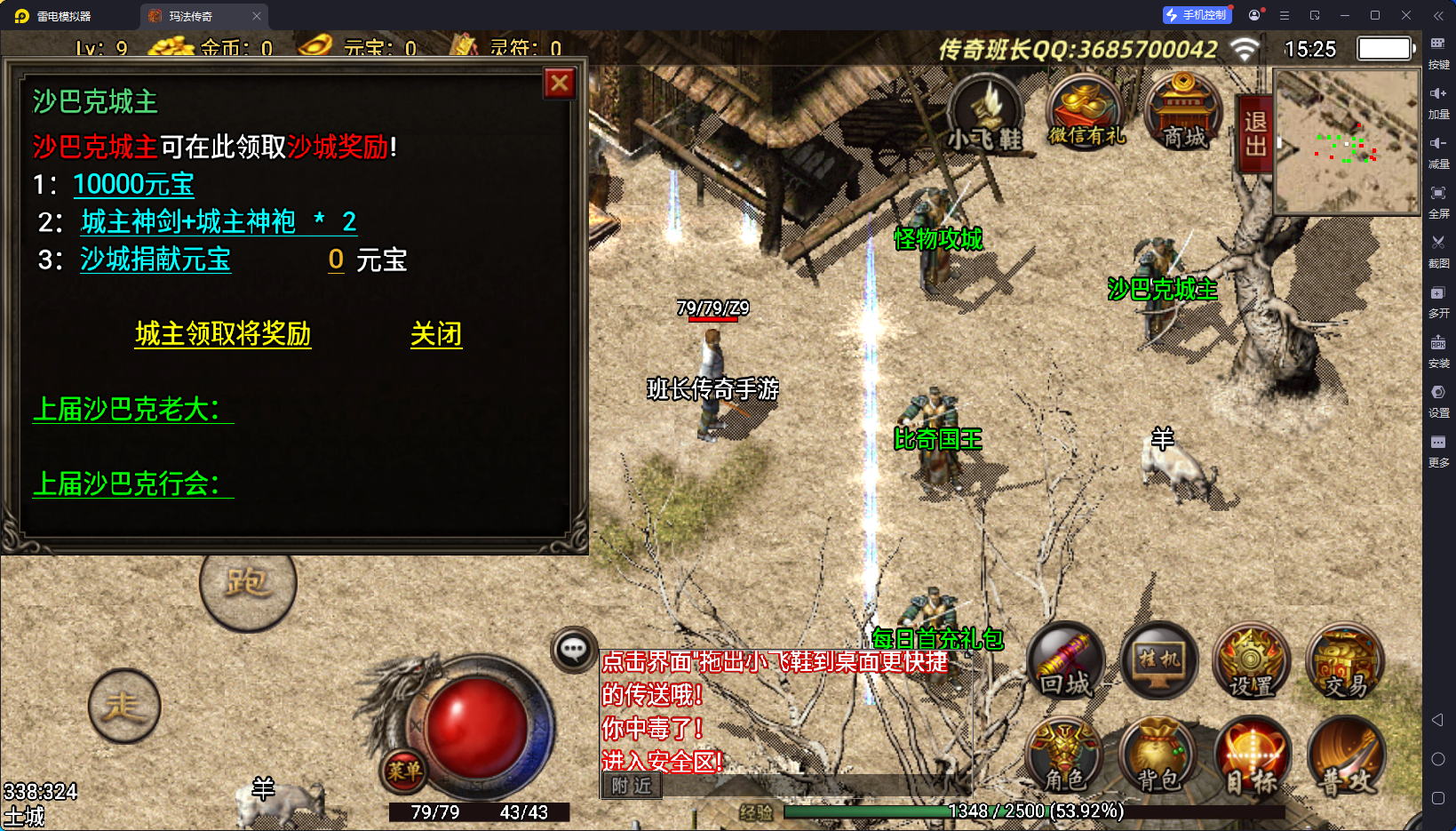Tap the red 退出 exit button
Viewport: 1456px width, 831px height.
pos(1255,133)
